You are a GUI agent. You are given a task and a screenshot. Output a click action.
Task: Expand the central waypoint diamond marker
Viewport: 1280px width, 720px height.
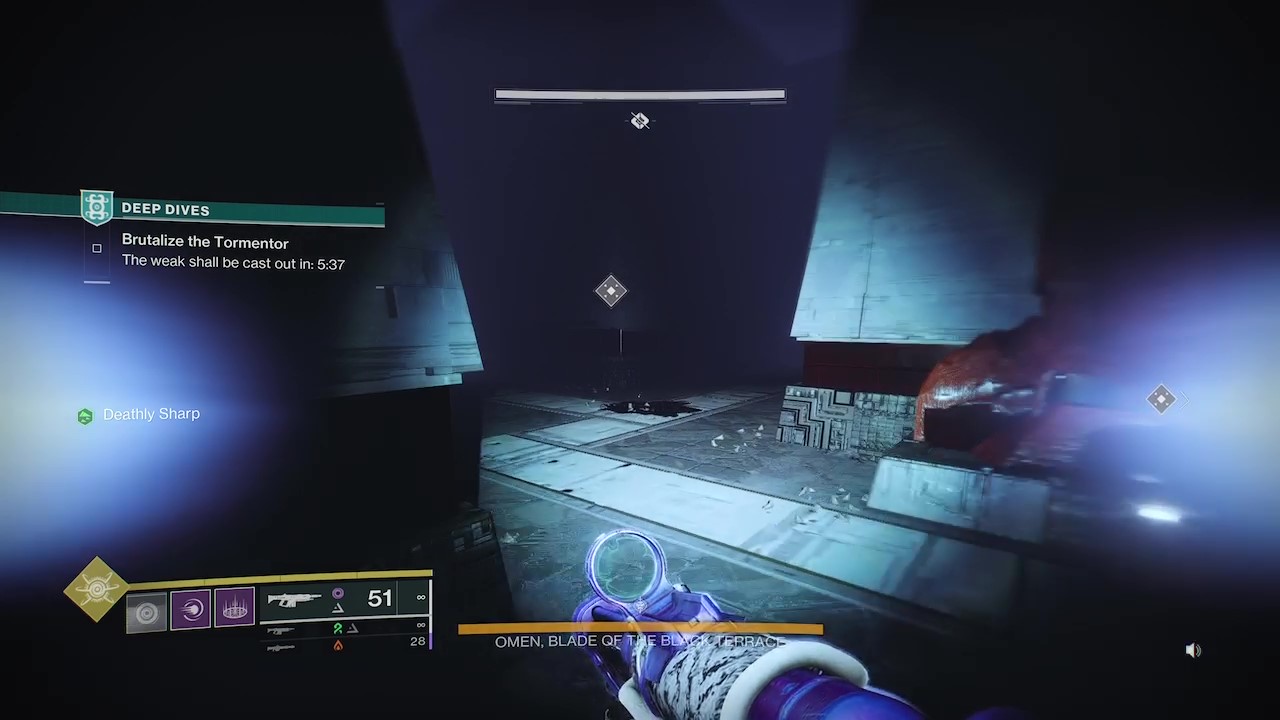pyautogui.click(x=611, y=291)
